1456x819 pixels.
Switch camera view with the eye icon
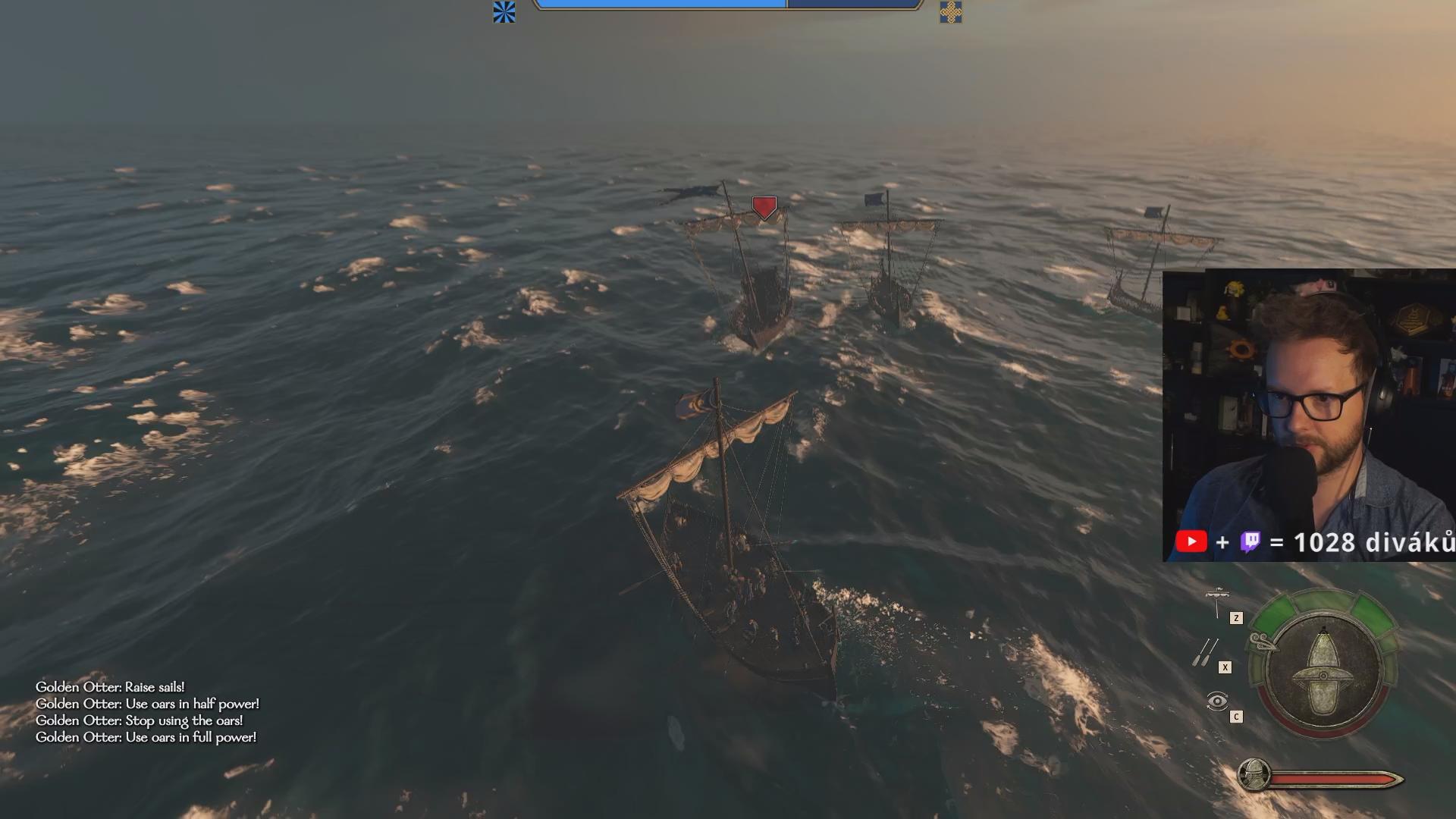tap(1216, 701)
